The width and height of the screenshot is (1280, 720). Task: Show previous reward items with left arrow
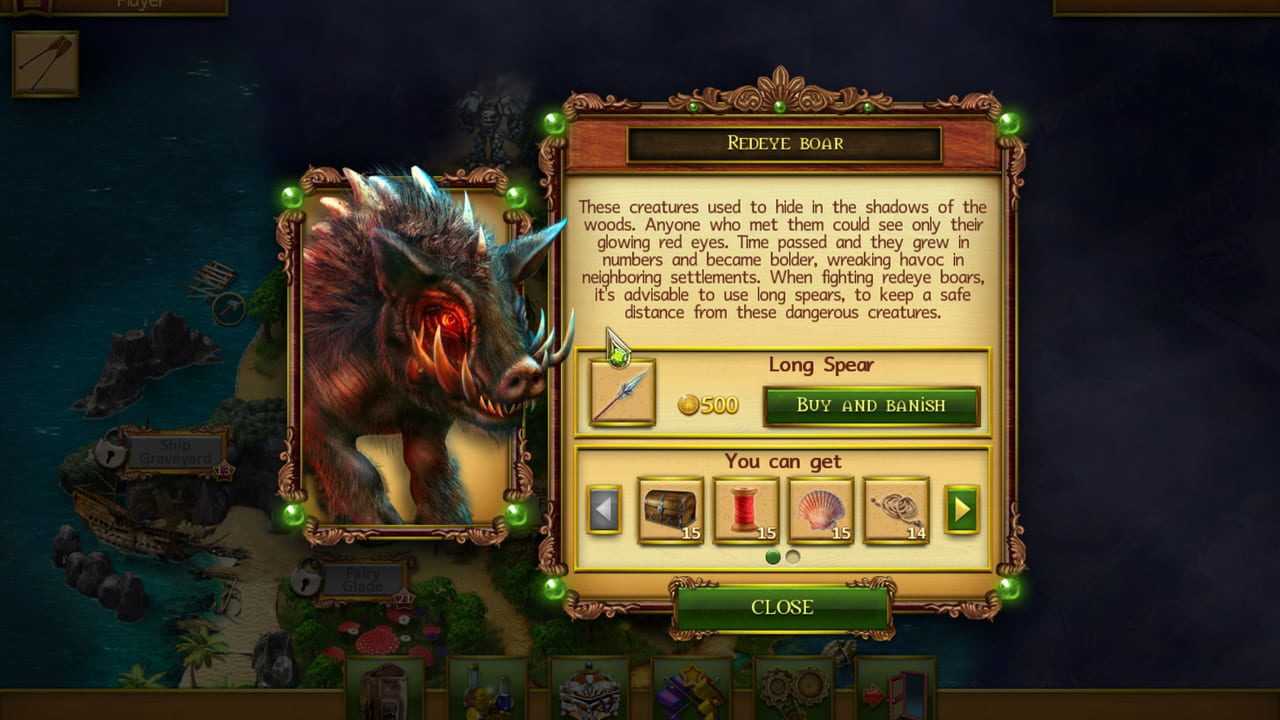(x=603, y=510)
